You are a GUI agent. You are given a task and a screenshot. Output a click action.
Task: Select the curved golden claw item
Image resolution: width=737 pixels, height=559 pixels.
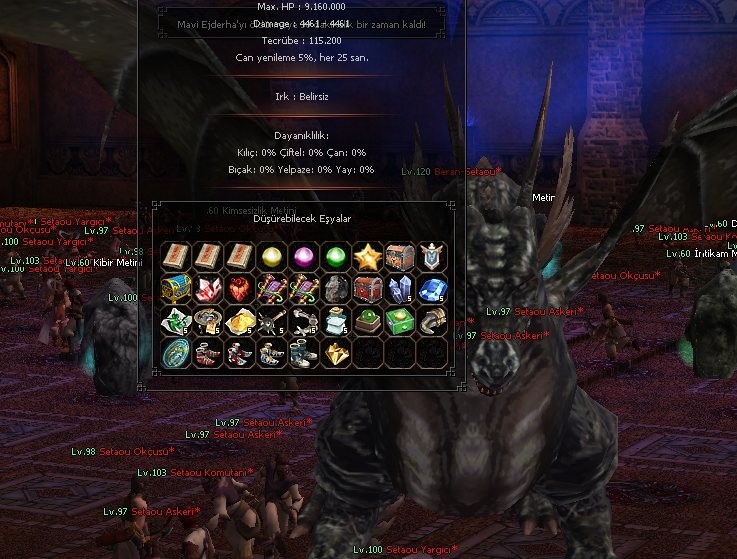[431, 320]
